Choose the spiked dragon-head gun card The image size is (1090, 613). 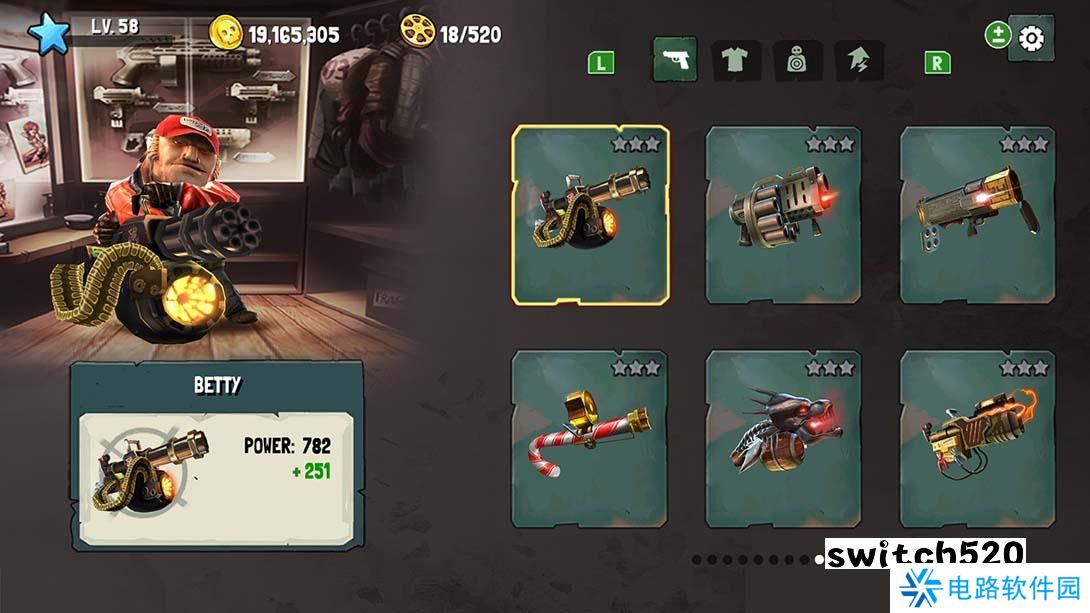point(783,439)
